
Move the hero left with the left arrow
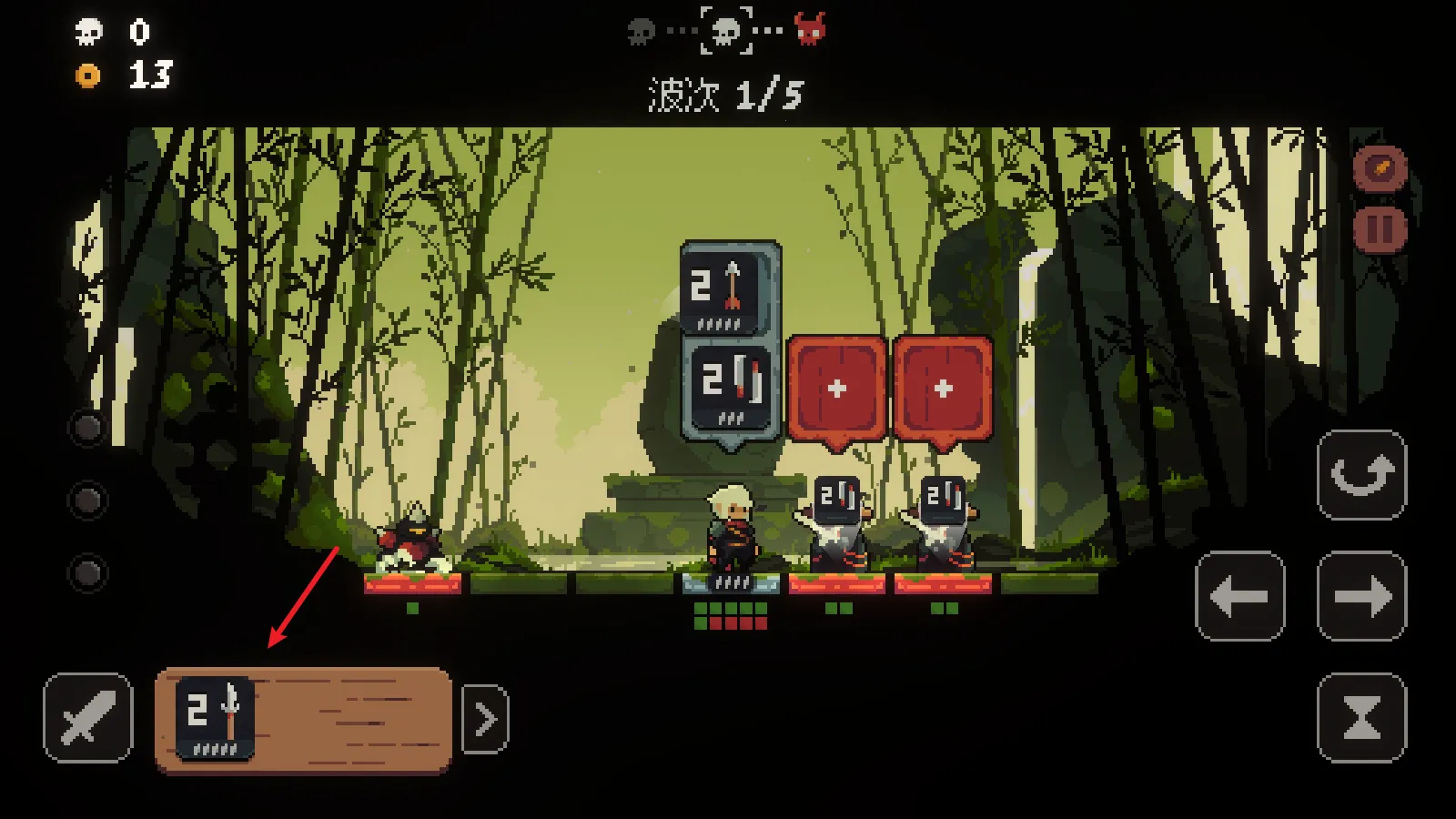[x=1239, y=596]
